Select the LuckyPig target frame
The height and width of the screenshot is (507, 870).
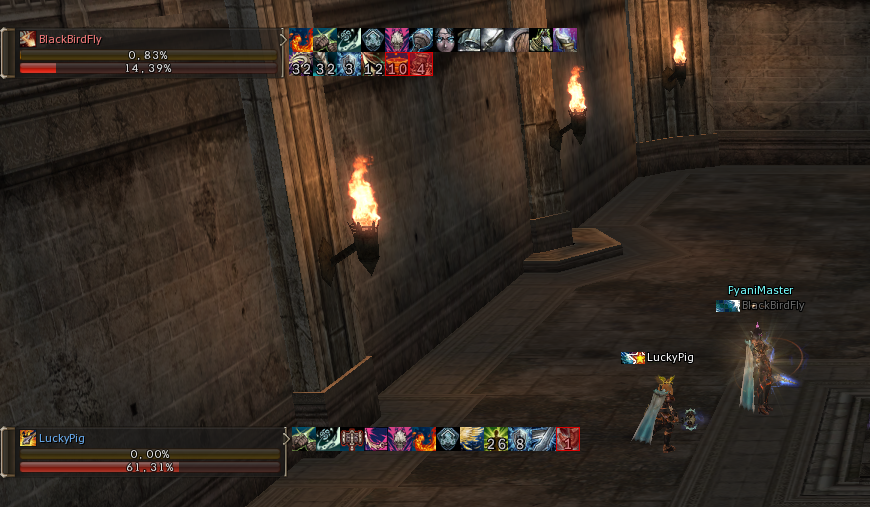(140, 438)
